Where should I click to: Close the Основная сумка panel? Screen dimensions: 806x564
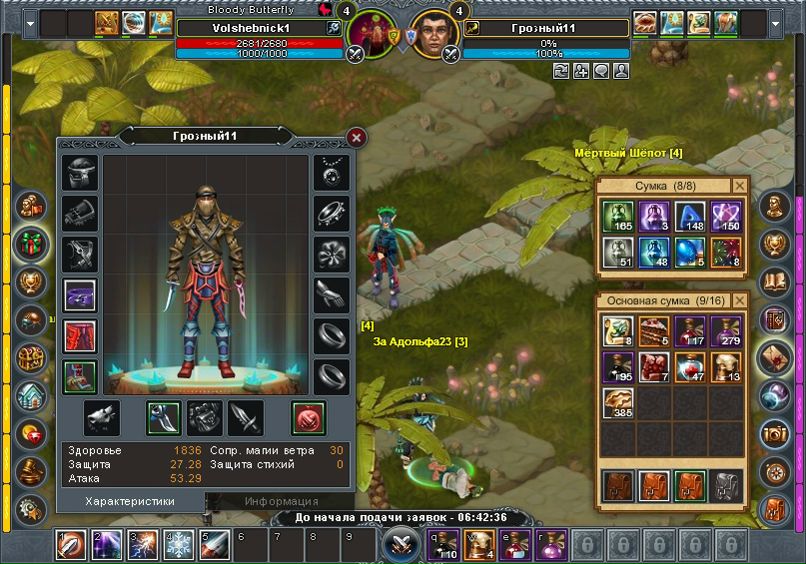(x=739, y=300)
